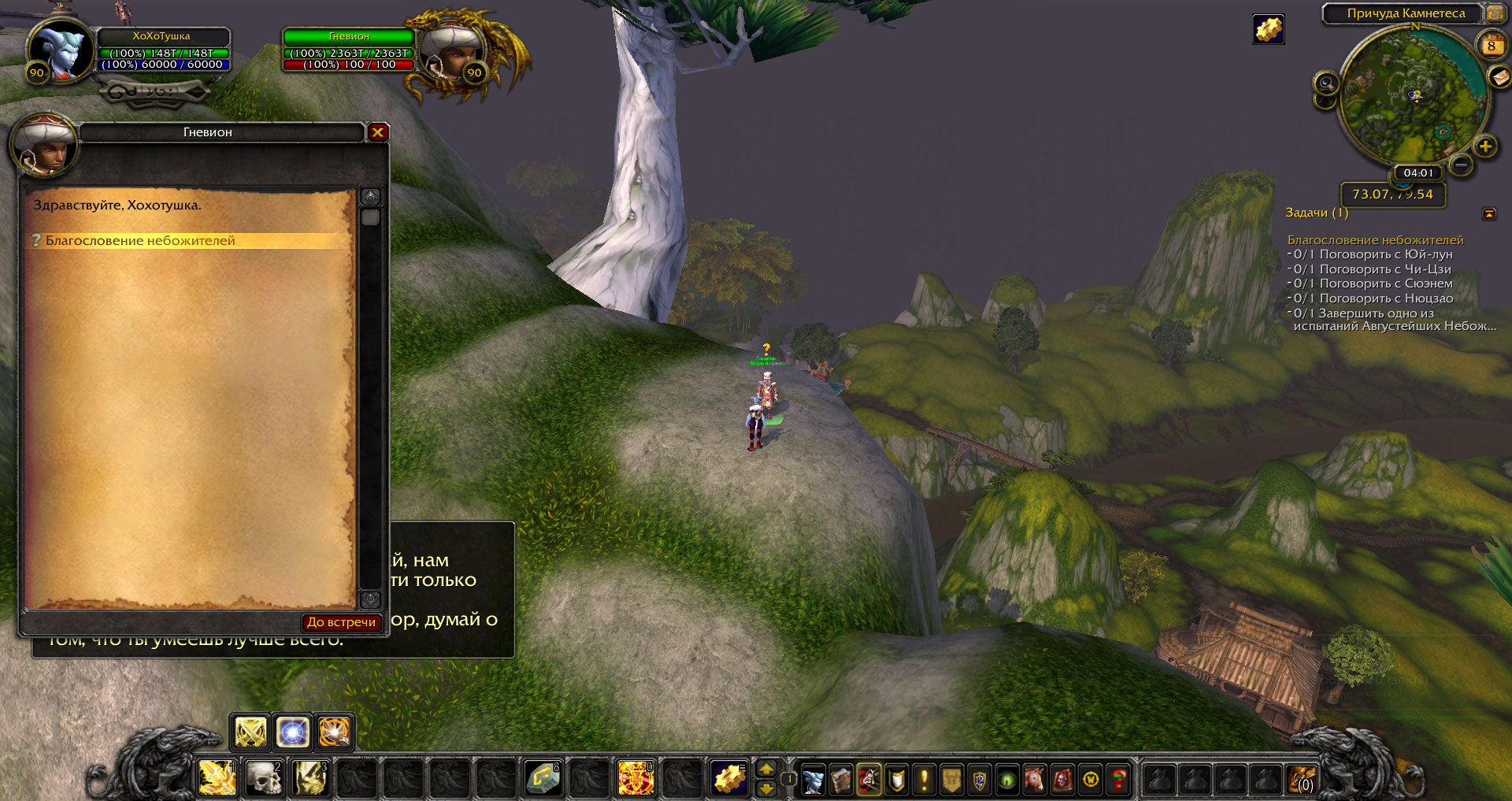This screenshot has height=801, width=1512.
Task: Open the spellbook micro button
Action: (x=841, y=780)
